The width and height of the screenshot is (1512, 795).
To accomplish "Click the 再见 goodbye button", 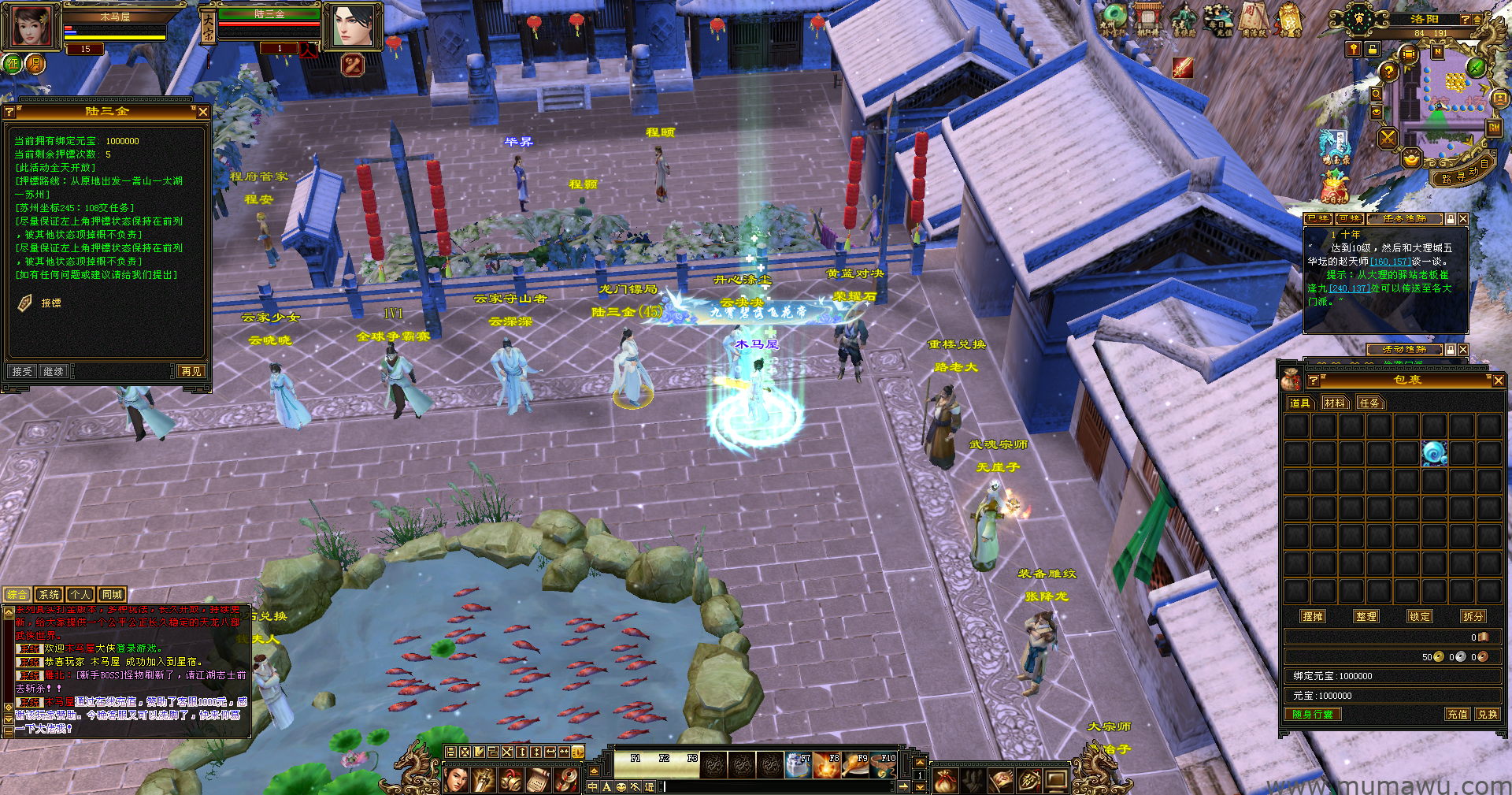I will 191,371.
